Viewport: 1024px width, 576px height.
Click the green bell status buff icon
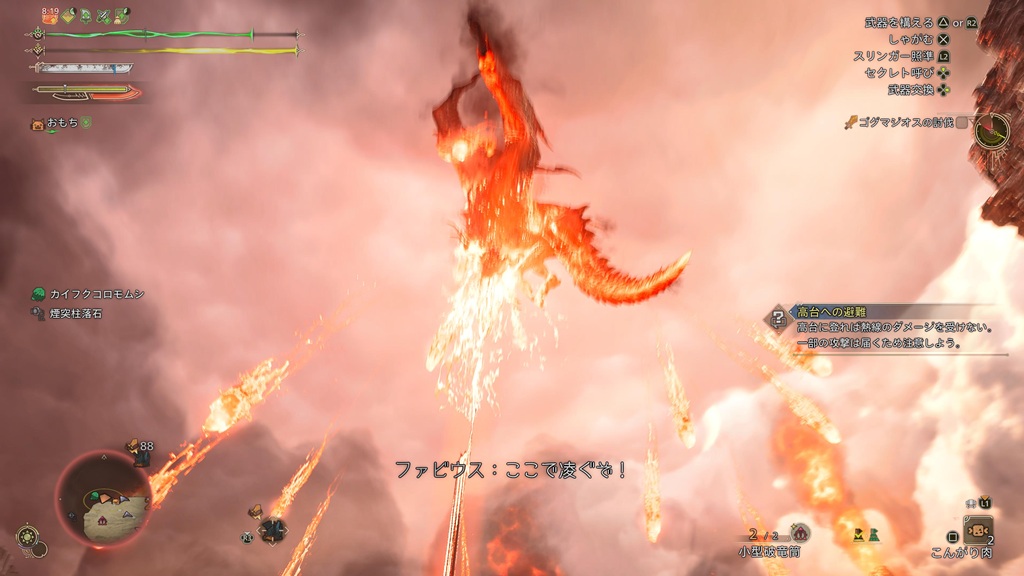click(86, 16)
